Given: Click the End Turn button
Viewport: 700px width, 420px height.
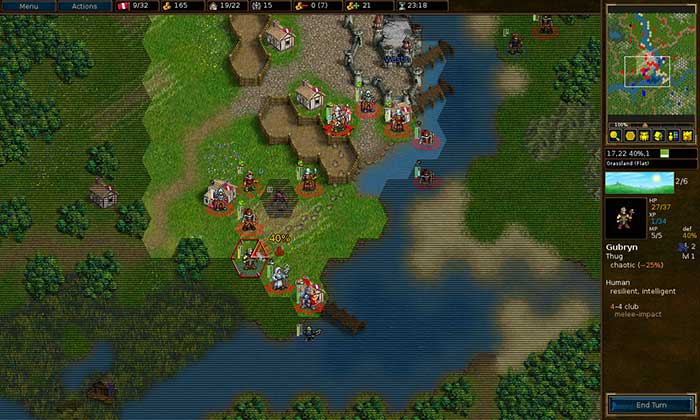Looking at the screenshot, I should pyautogui.click(x=650, y=404).
